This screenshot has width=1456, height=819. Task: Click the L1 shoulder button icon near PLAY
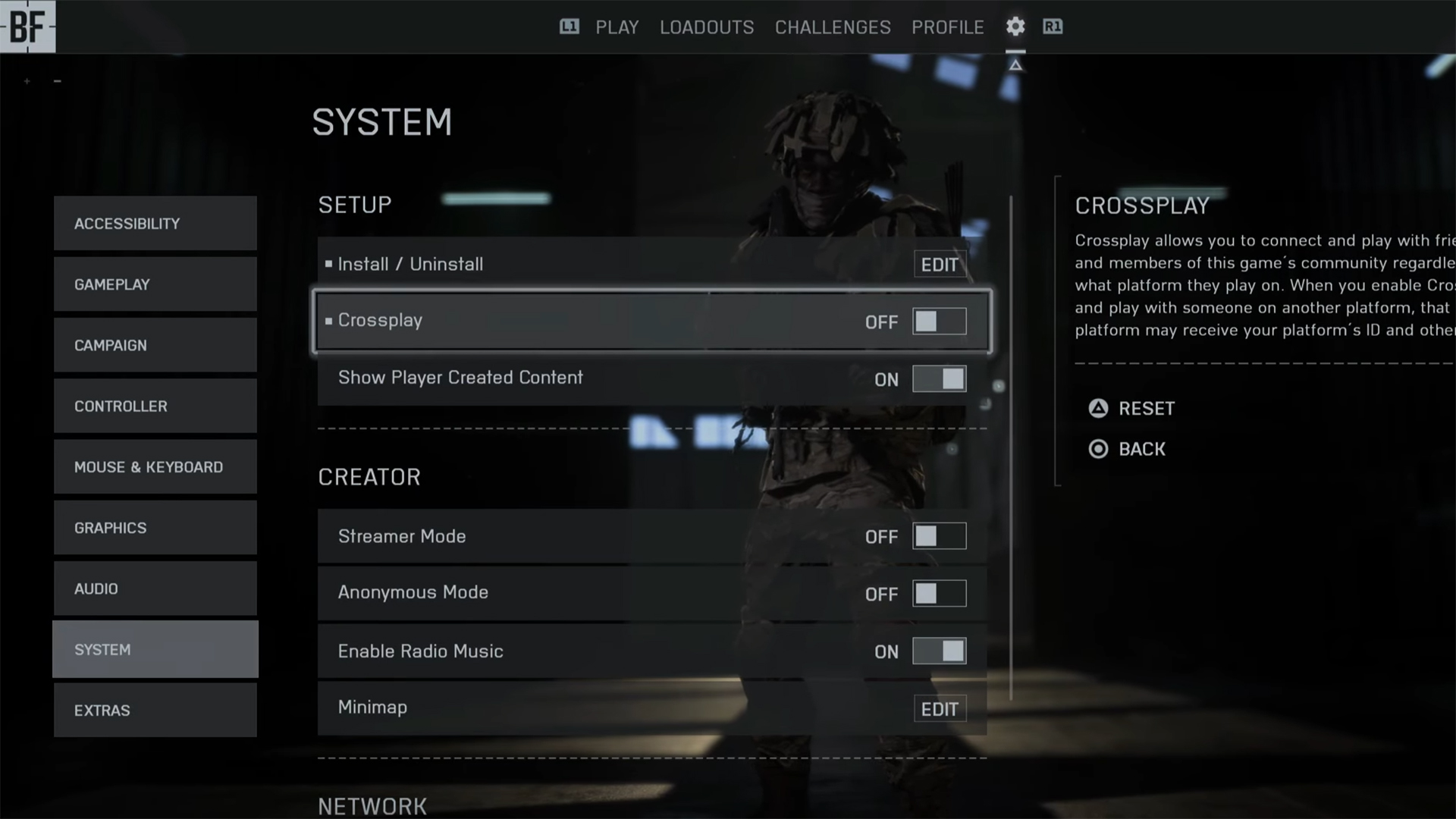coord(569,27)
